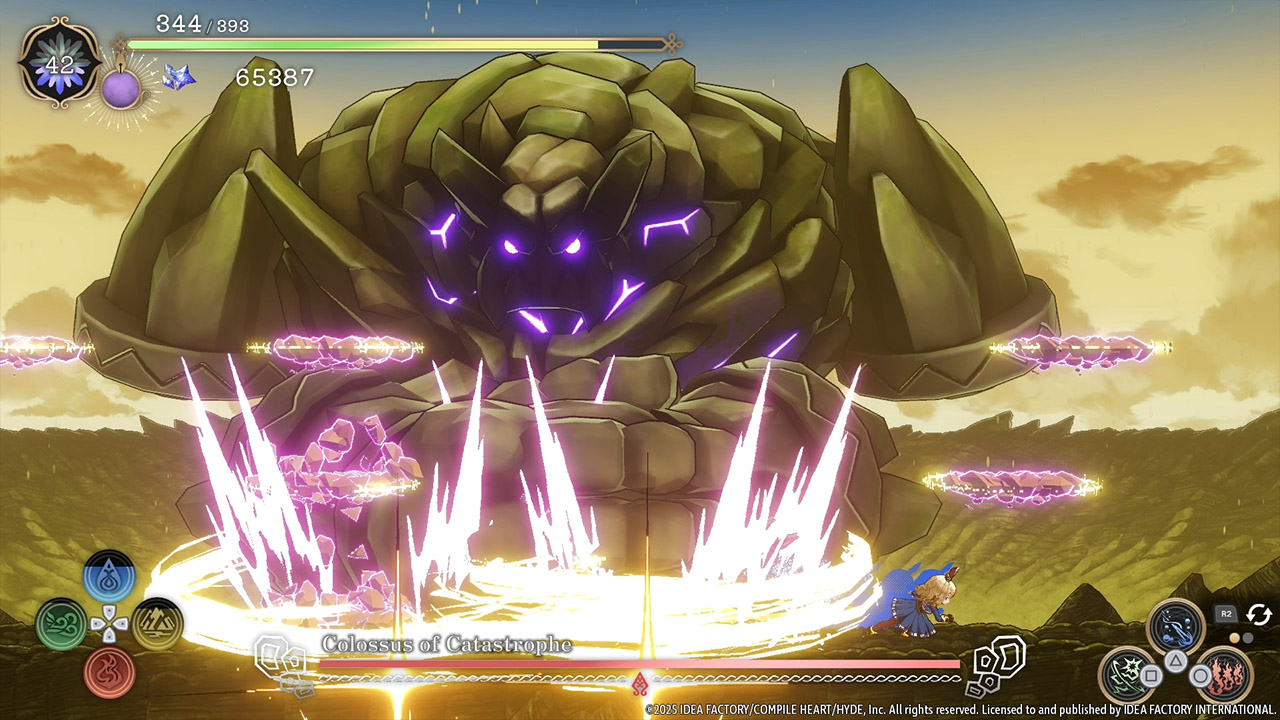Switch to the green wind element emblem
The height and width of the screenshot is (720, 1280).
(62, 625)
